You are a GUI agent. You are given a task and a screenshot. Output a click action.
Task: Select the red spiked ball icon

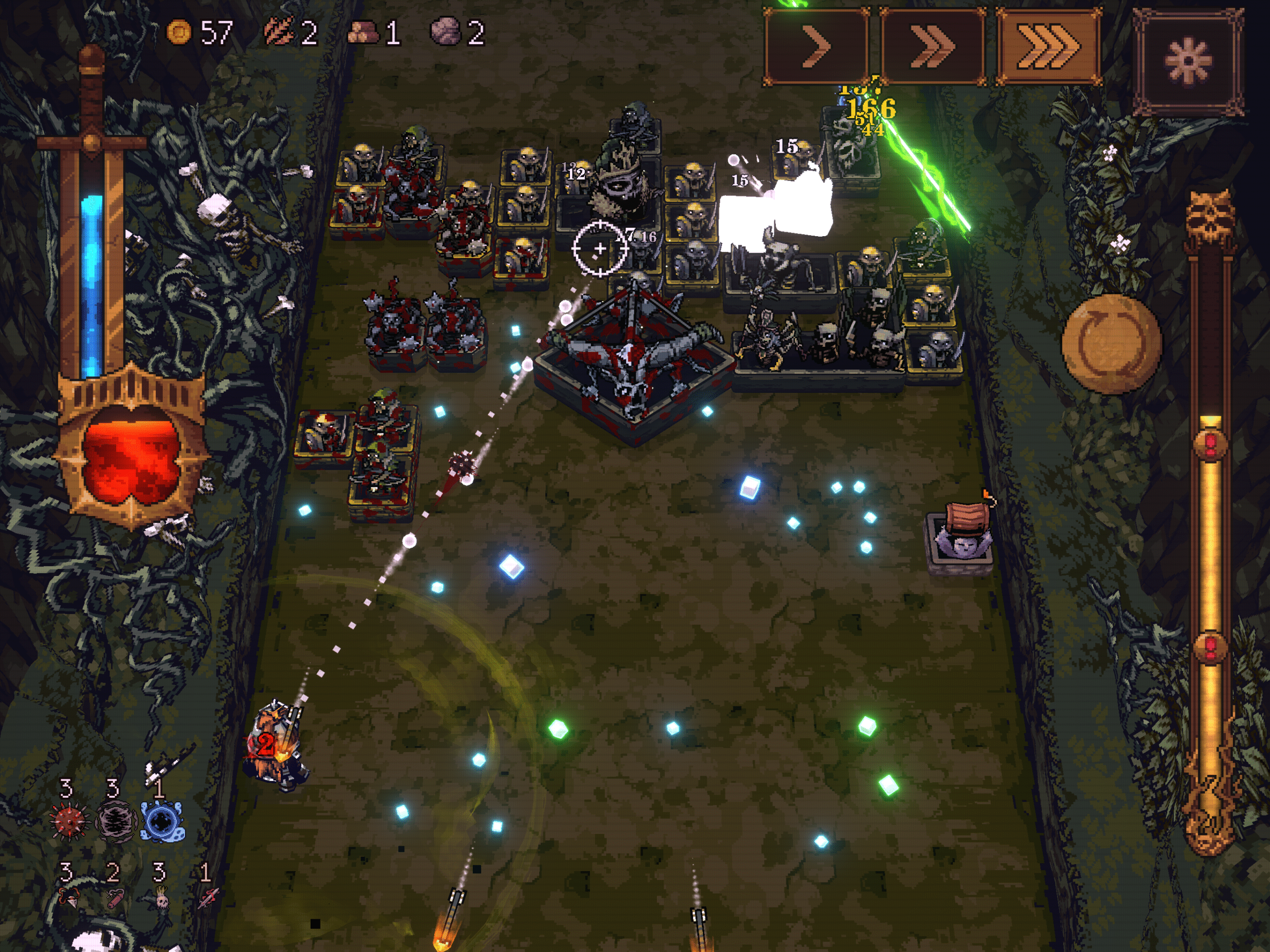point(69,821)
